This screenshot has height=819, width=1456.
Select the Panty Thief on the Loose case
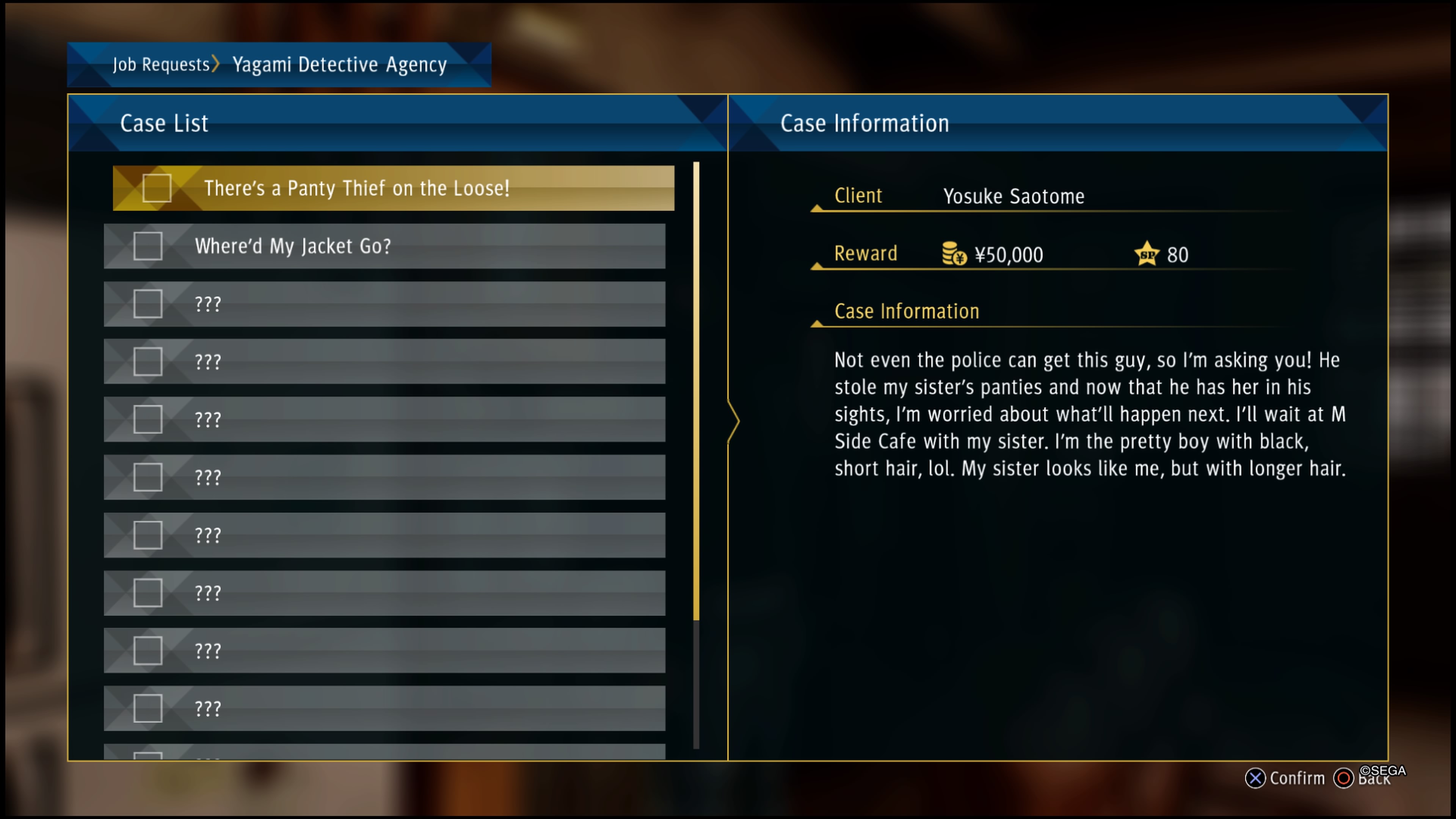[356, 188]
